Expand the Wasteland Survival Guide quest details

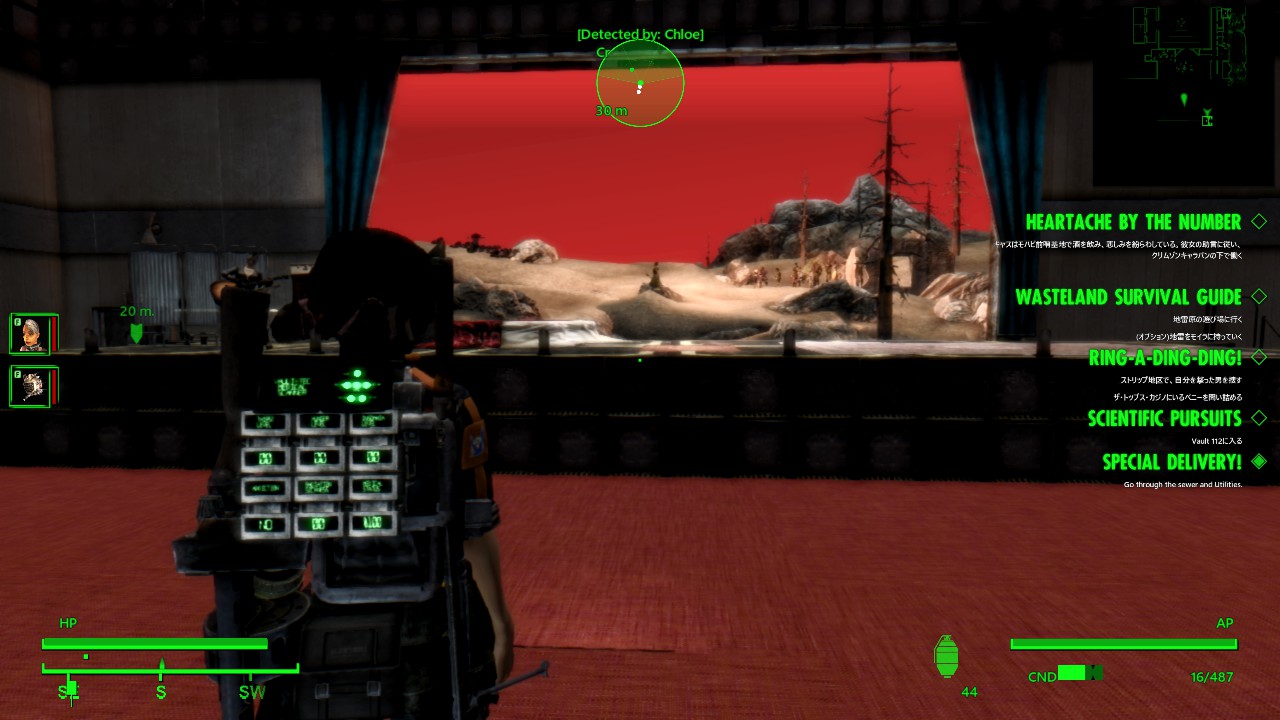pyautogui.click(x=1259, y=297)
